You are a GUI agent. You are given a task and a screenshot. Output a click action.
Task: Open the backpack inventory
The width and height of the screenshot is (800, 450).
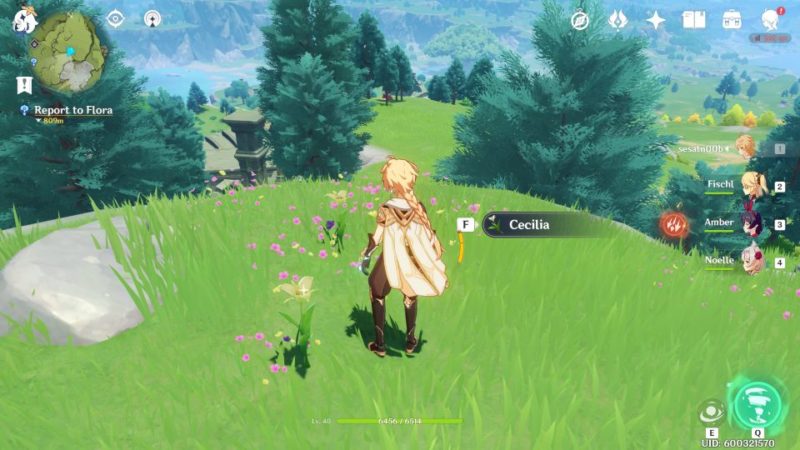pyautogui.click(x=732, y=20)
